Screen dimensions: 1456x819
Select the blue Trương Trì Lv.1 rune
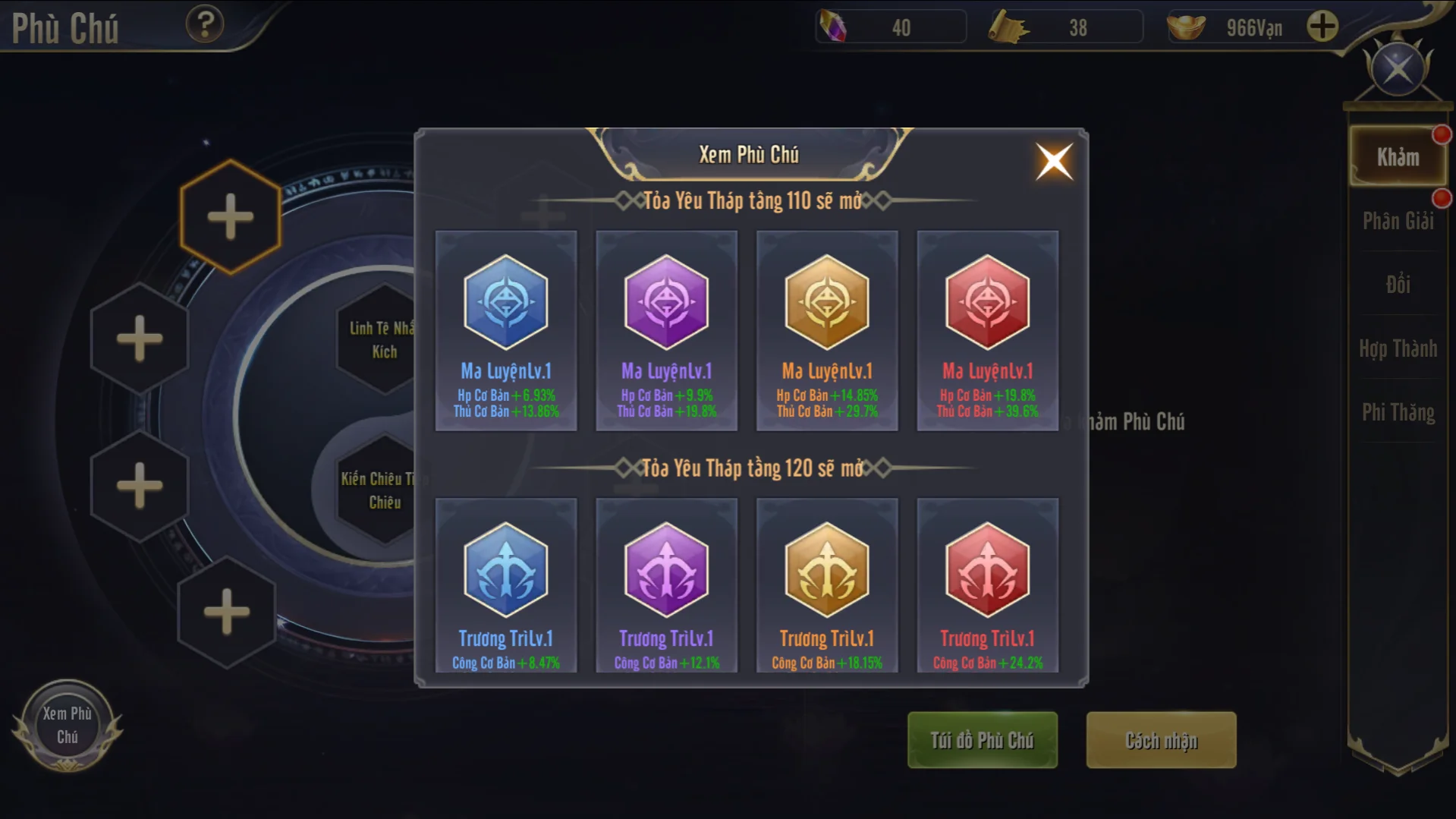(506, 584)
